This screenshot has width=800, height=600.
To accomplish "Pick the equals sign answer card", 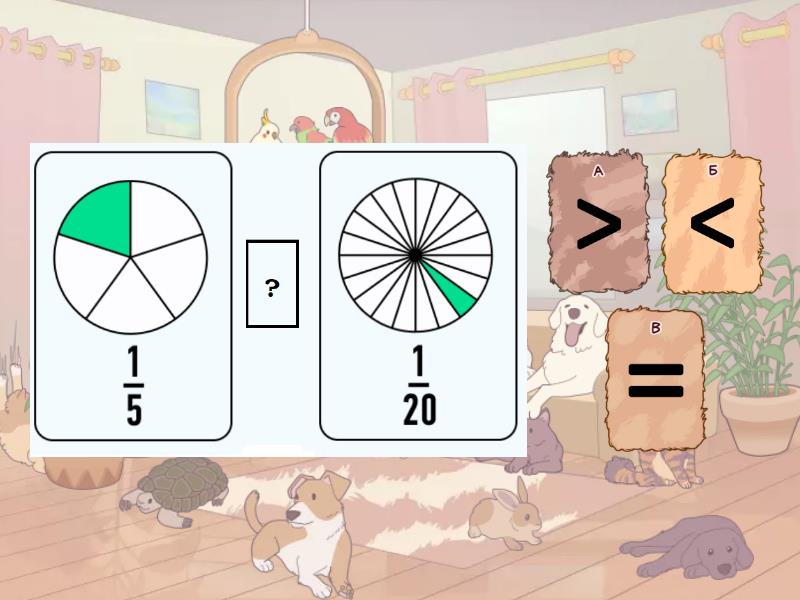I will click(655, 380).
